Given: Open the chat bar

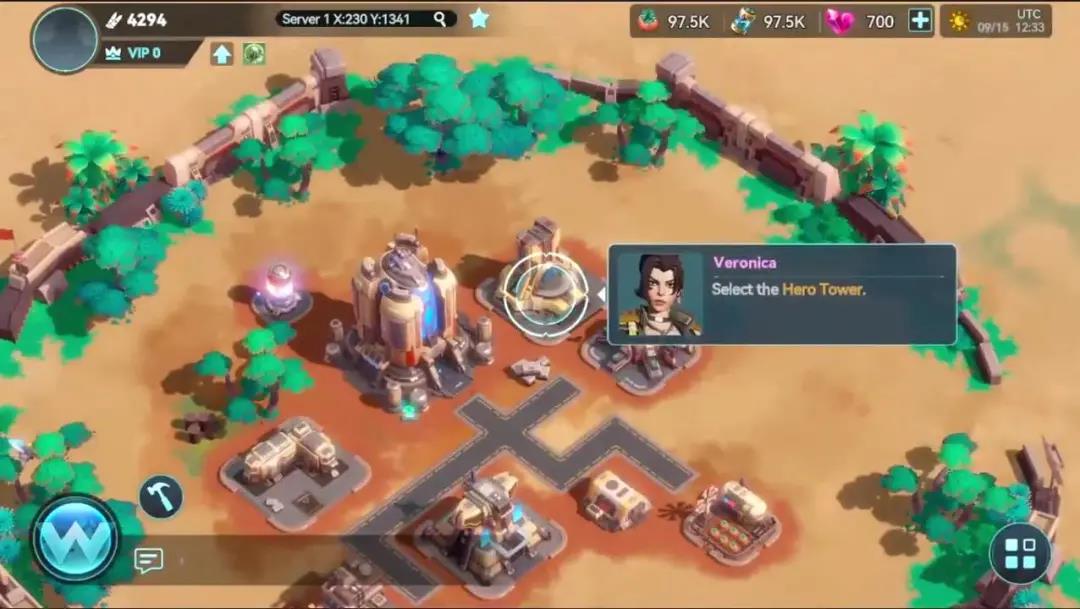Looking at the screenshot, I should (x=149, y=560).
